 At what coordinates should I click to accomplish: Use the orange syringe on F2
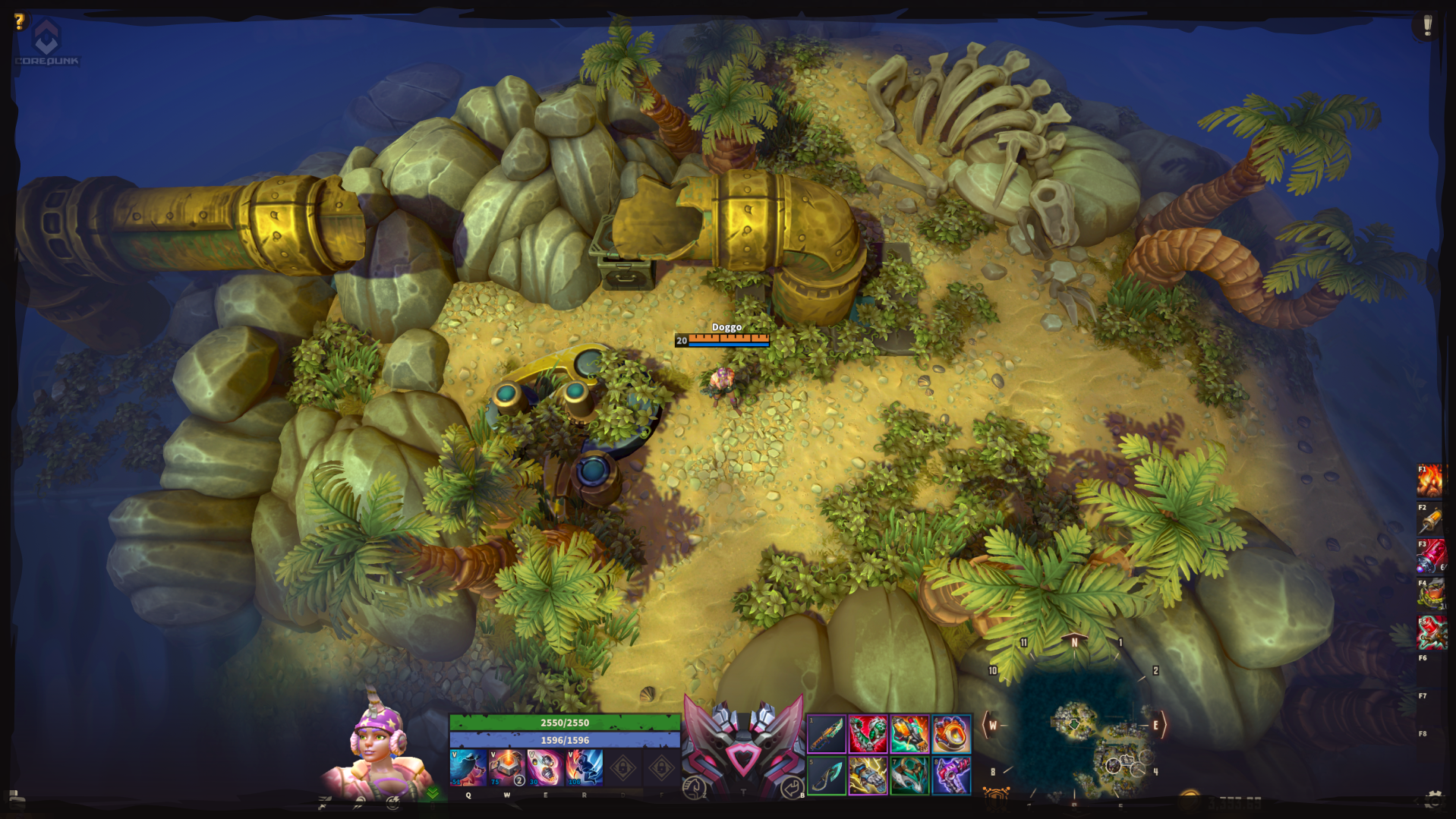click(x=1431, y=519)
